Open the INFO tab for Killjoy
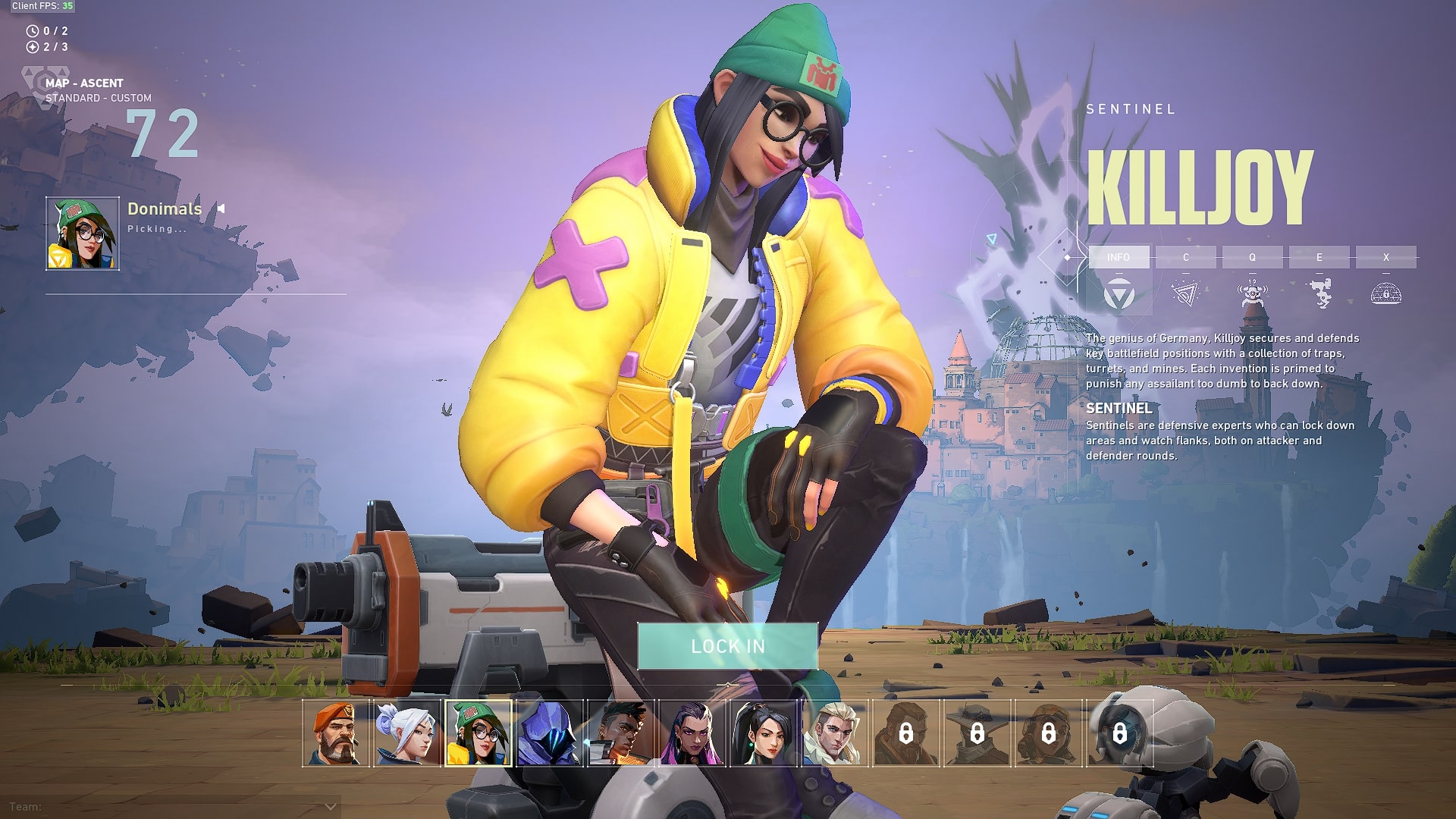Viewport: 1456px width, 819px height. click(x=1119, y=257)
